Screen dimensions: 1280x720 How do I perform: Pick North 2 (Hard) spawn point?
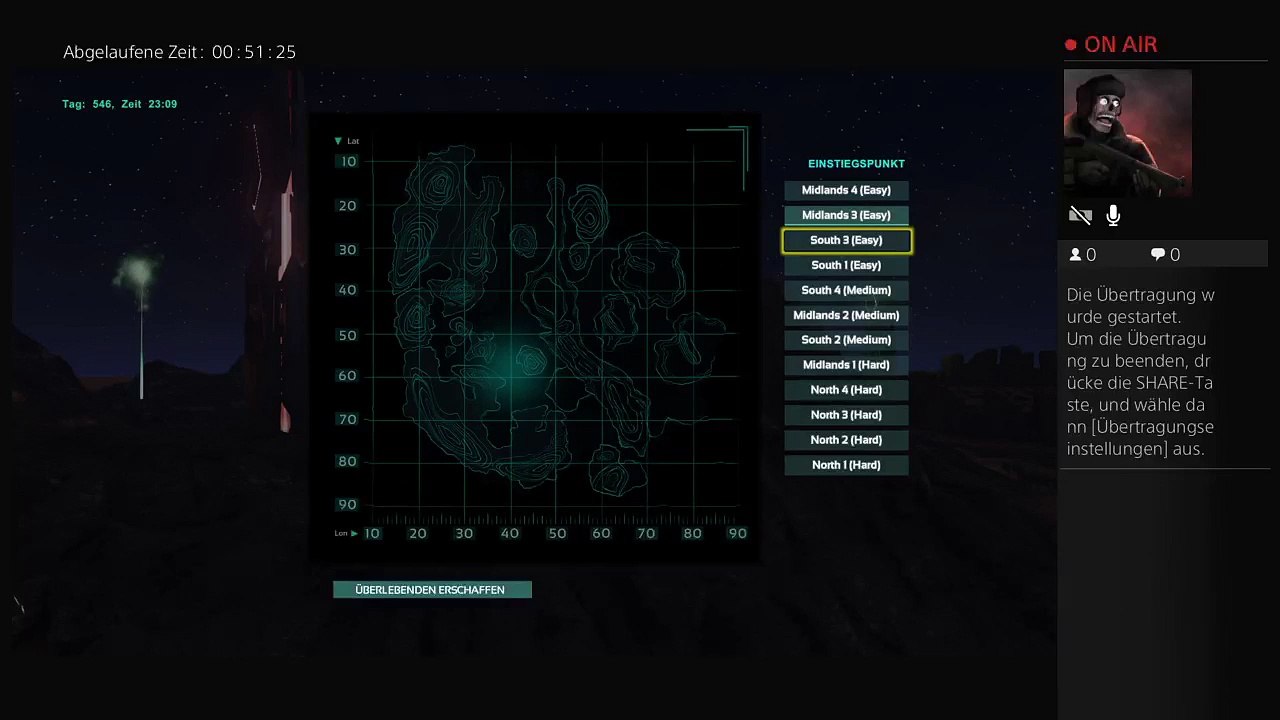click(846, 440)
